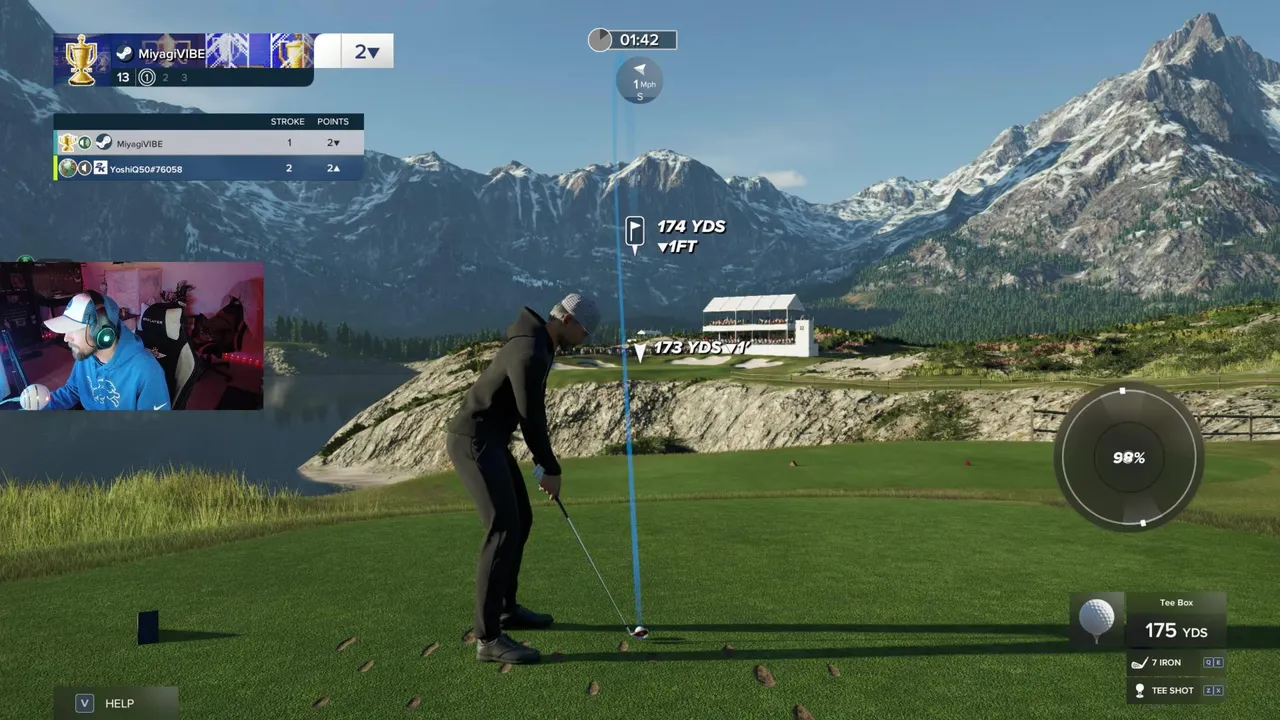
Task: Click the 173 YDS aim target marker
Action: 641,349
